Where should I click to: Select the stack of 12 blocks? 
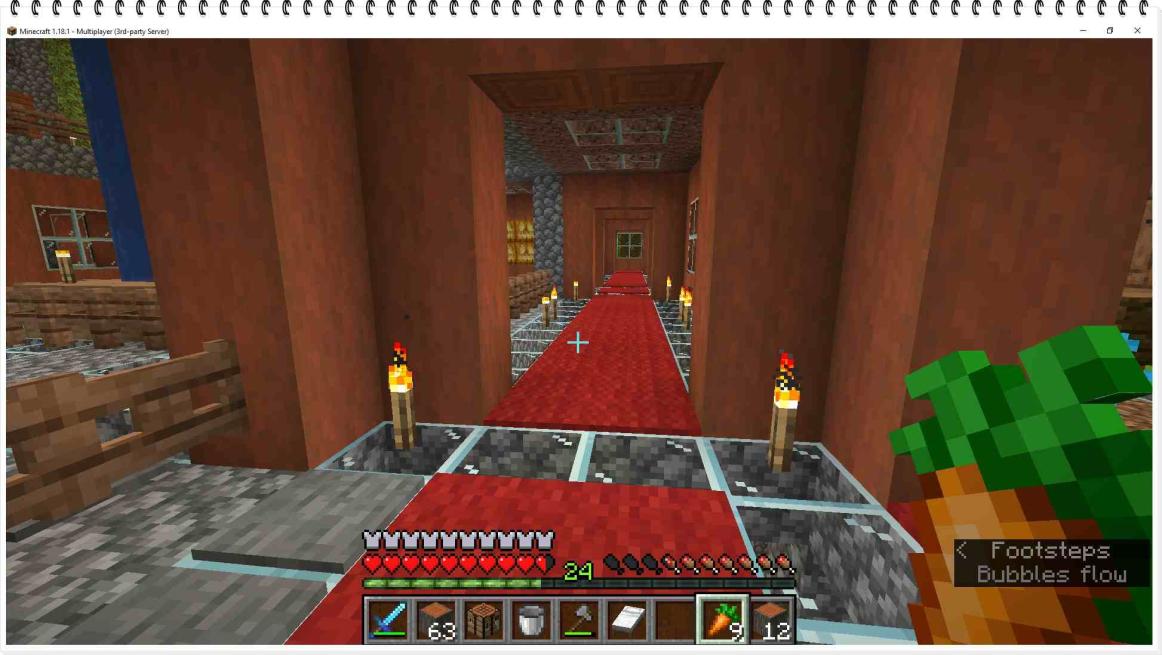771,620
